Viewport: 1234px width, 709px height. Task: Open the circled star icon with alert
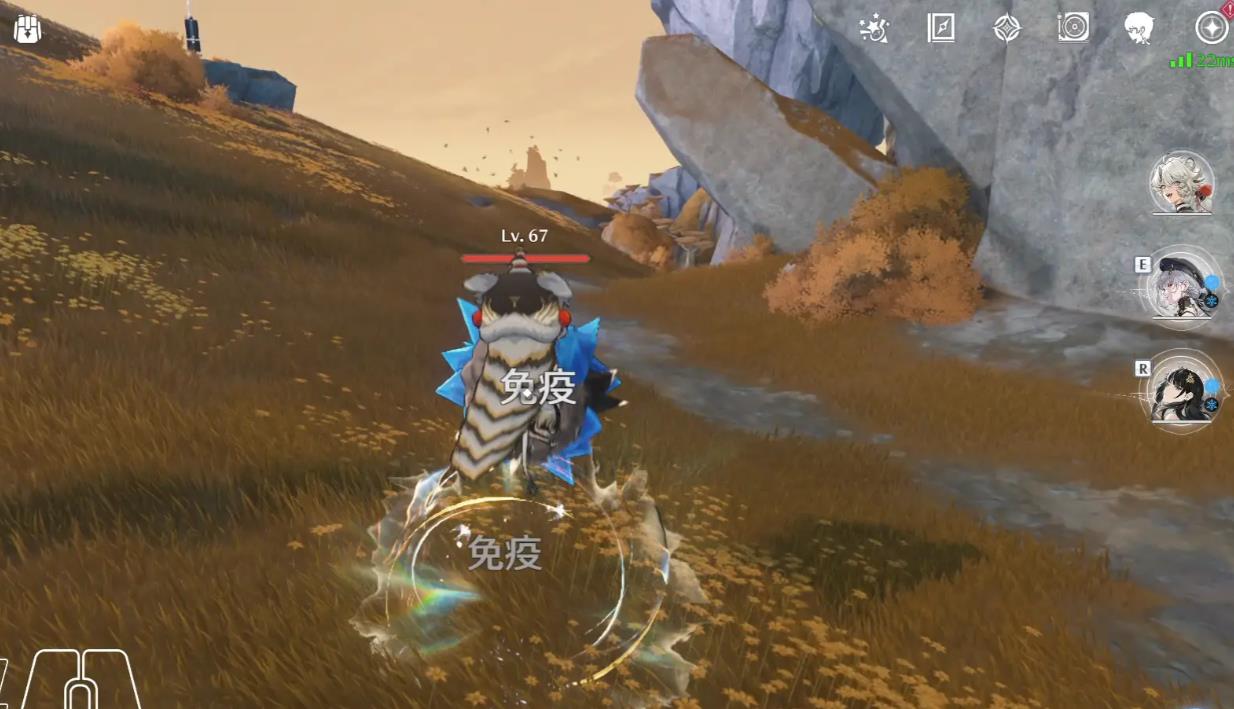click(1212, 28)
